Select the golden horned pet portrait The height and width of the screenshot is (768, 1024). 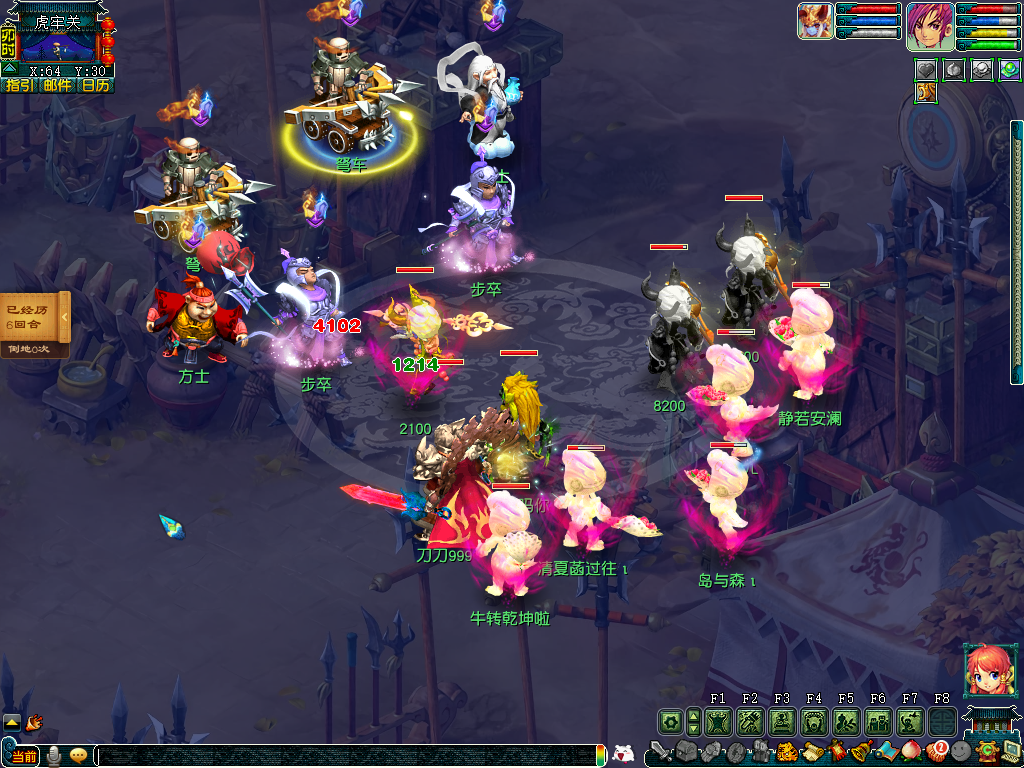(x=815, y=21)
